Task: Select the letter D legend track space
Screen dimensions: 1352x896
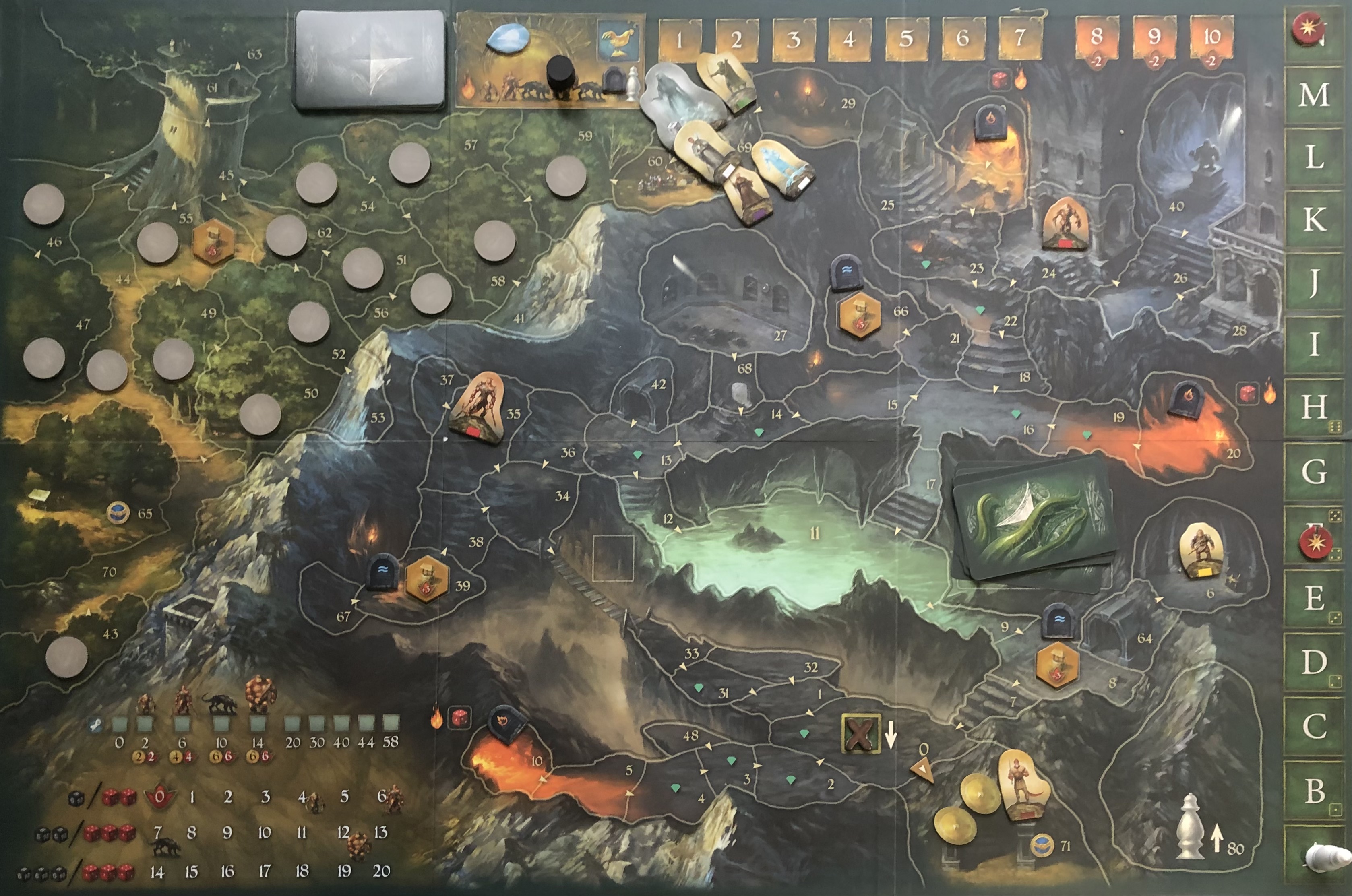Action: [x=1314, y=662]
